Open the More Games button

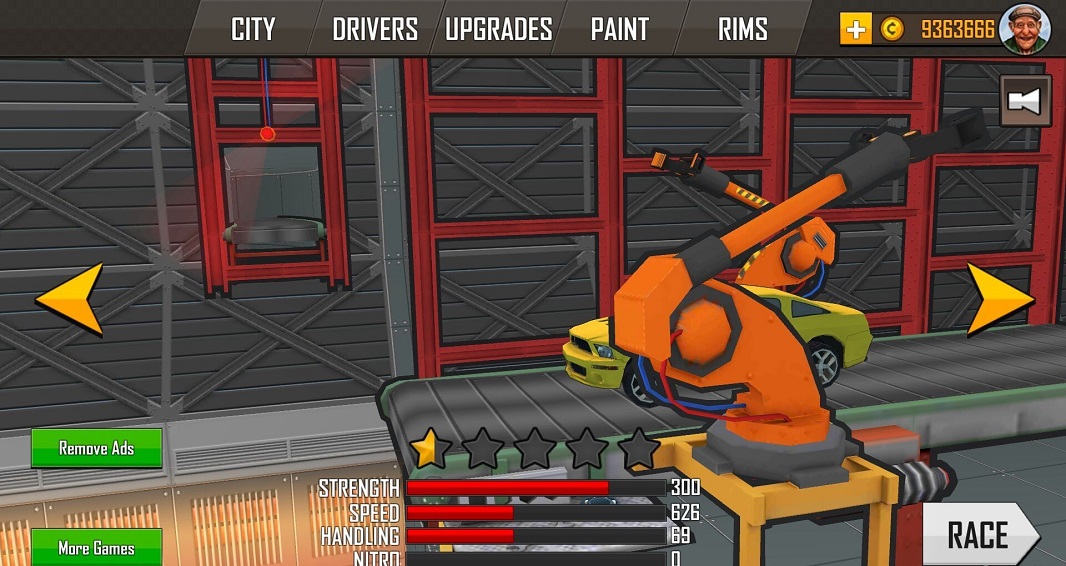(x=96, y=547)
